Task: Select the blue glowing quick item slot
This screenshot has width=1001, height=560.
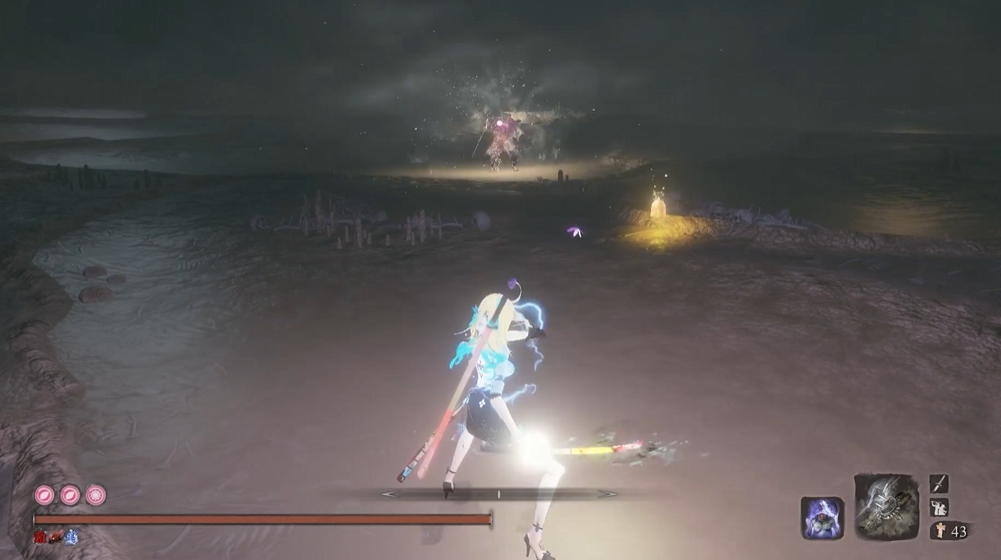Action: pos(822,518)
